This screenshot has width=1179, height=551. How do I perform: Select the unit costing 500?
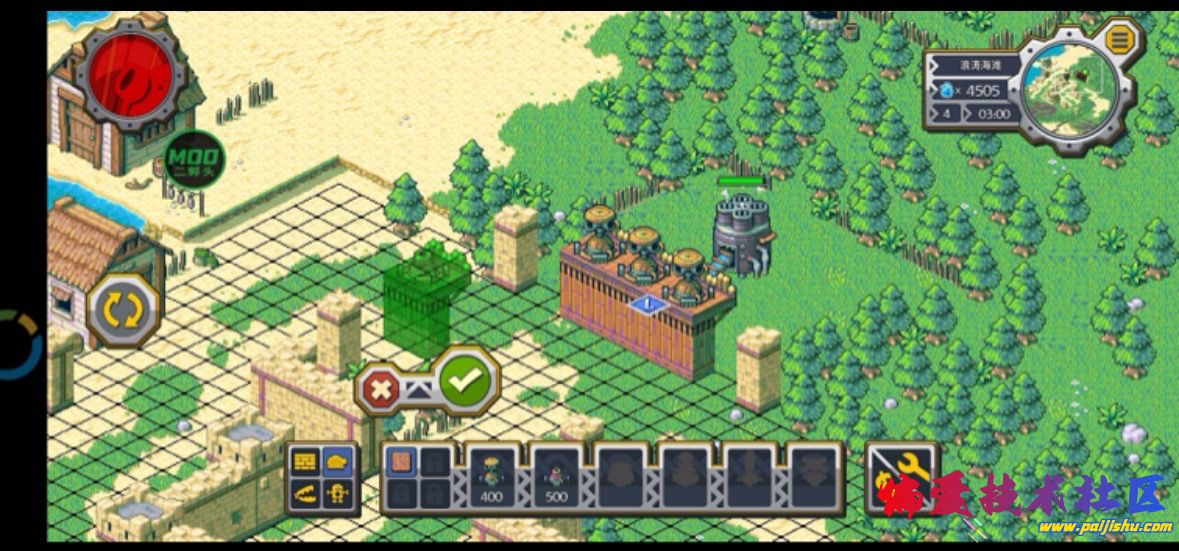[x=556, y=475]
